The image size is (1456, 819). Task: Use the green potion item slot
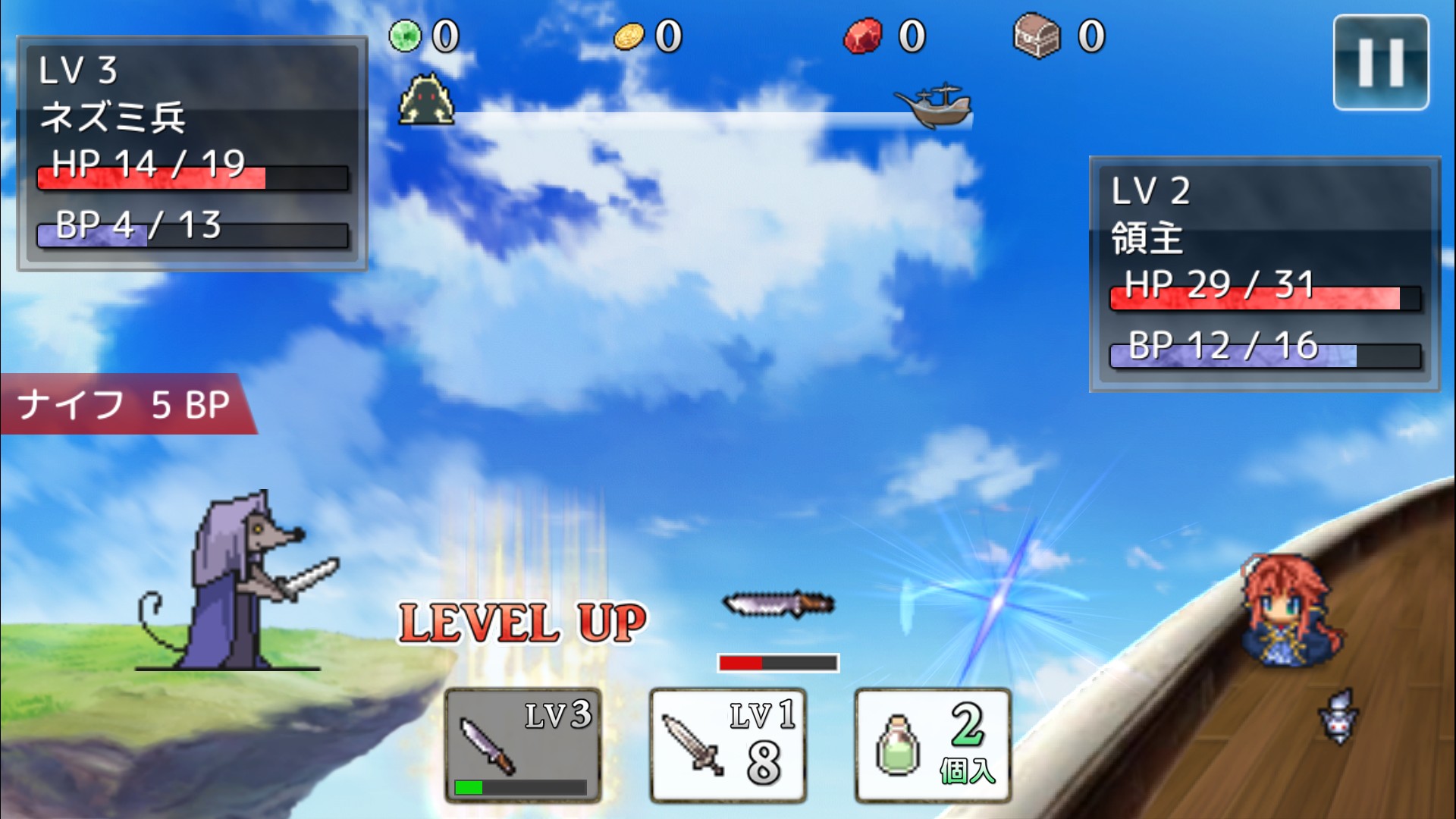click(x=933, y=745)
